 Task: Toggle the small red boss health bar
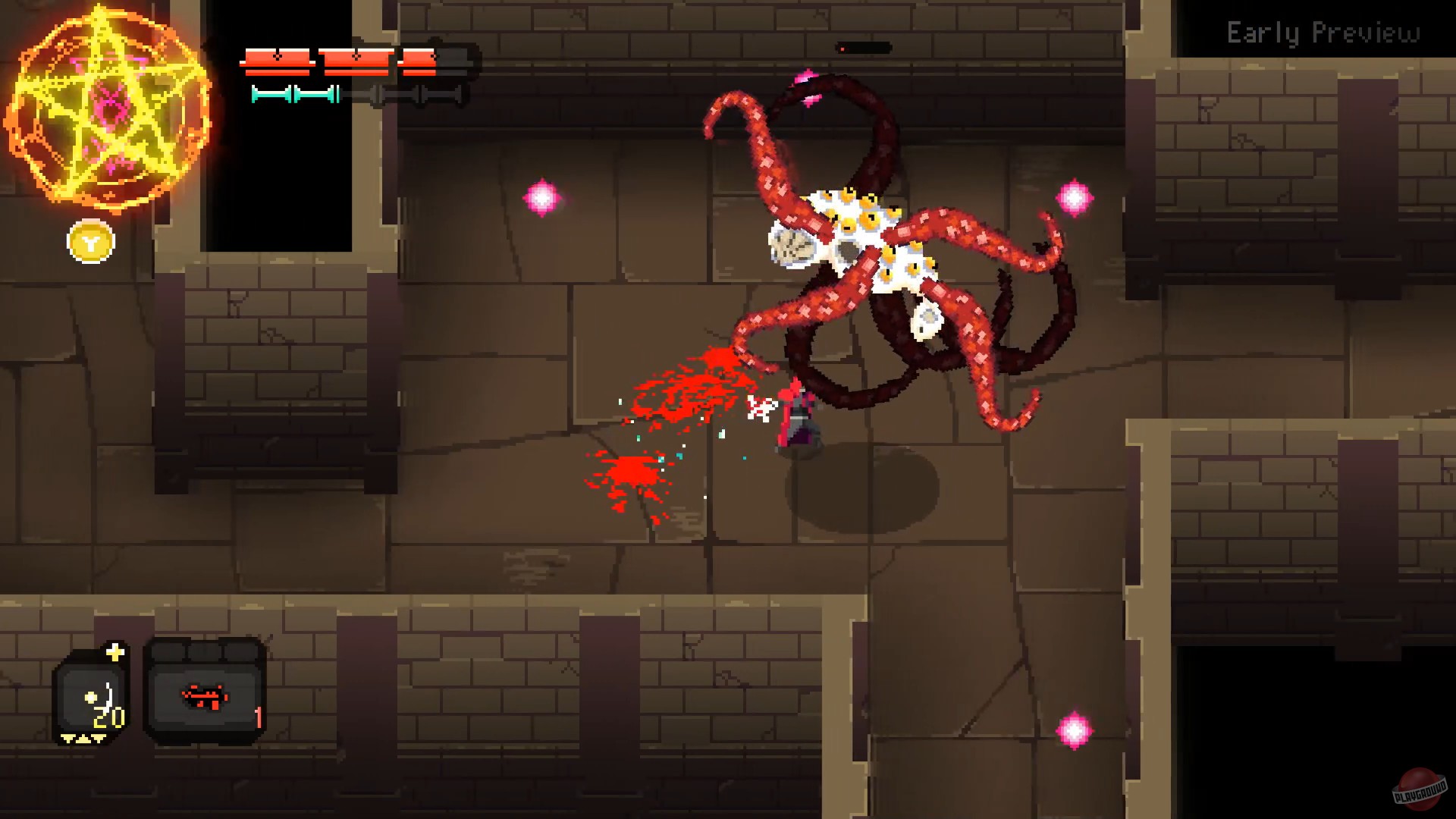864,47
